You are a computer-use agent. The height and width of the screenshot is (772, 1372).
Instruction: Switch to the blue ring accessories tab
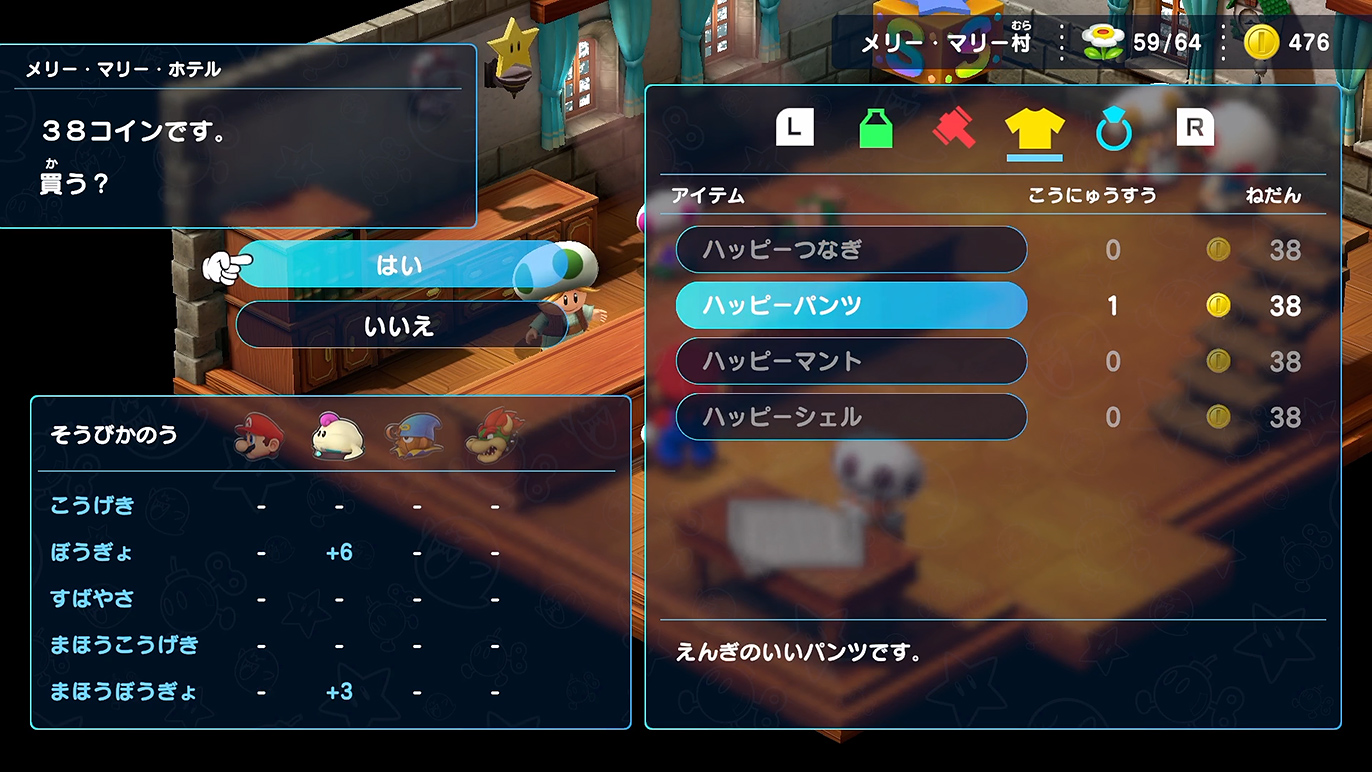[1113, 129]
